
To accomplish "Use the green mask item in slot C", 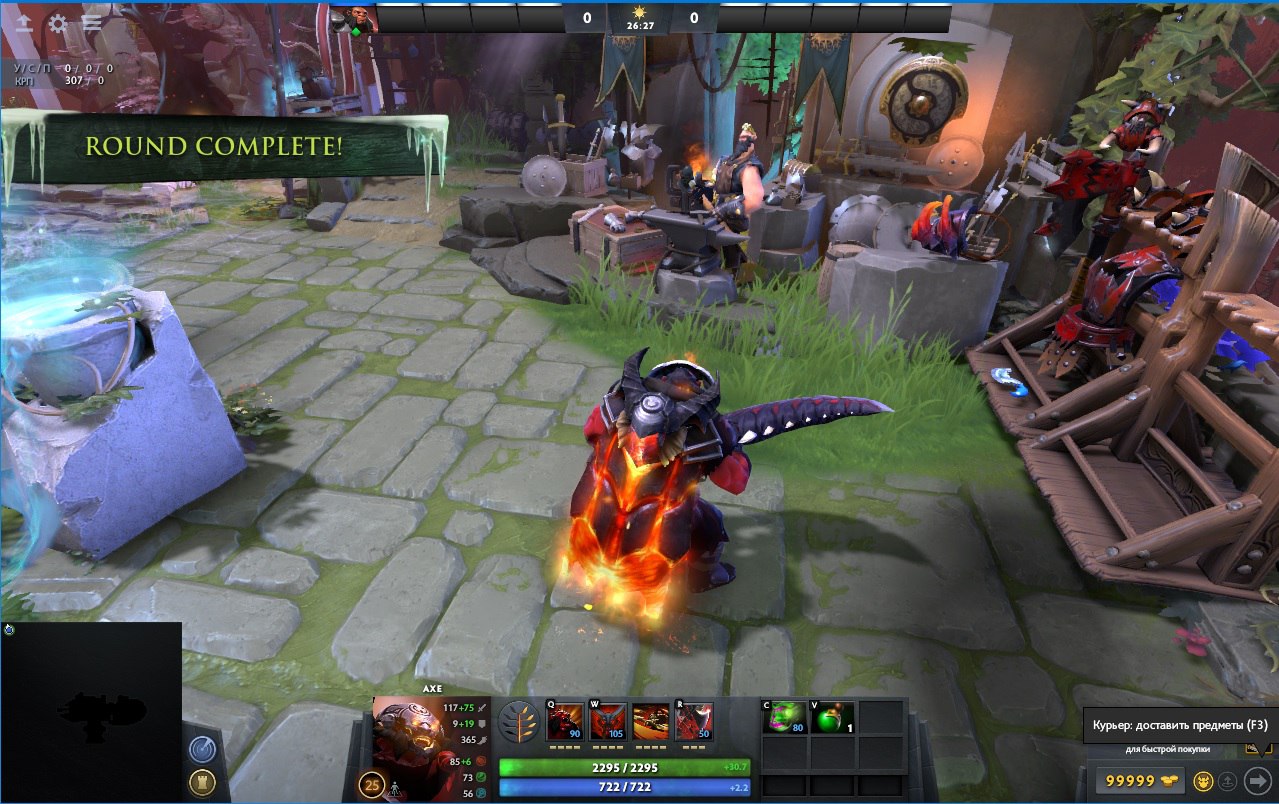I will [785, 718].
